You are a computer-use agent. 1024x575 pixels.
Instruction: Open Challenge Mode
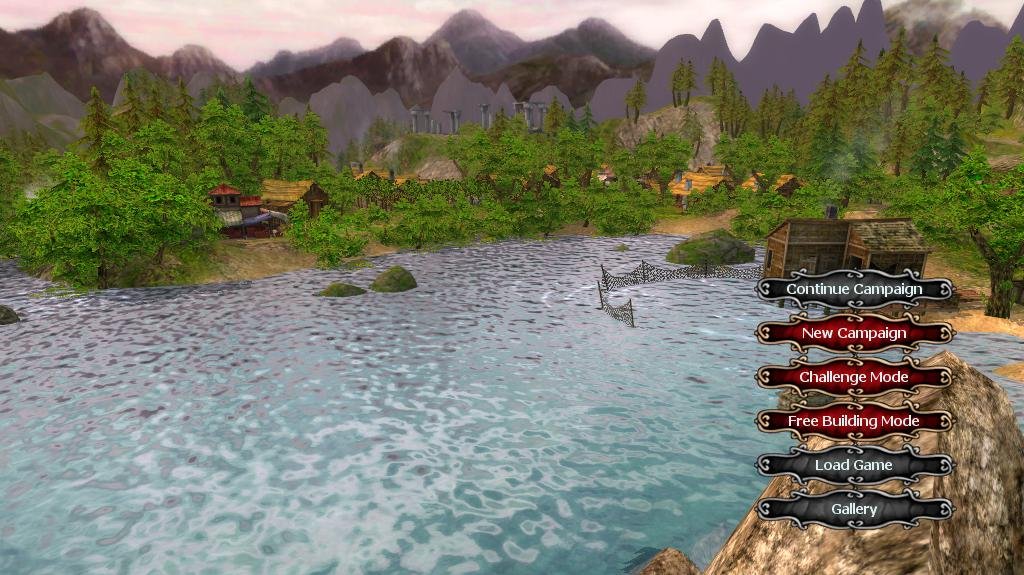coord(854,377)
